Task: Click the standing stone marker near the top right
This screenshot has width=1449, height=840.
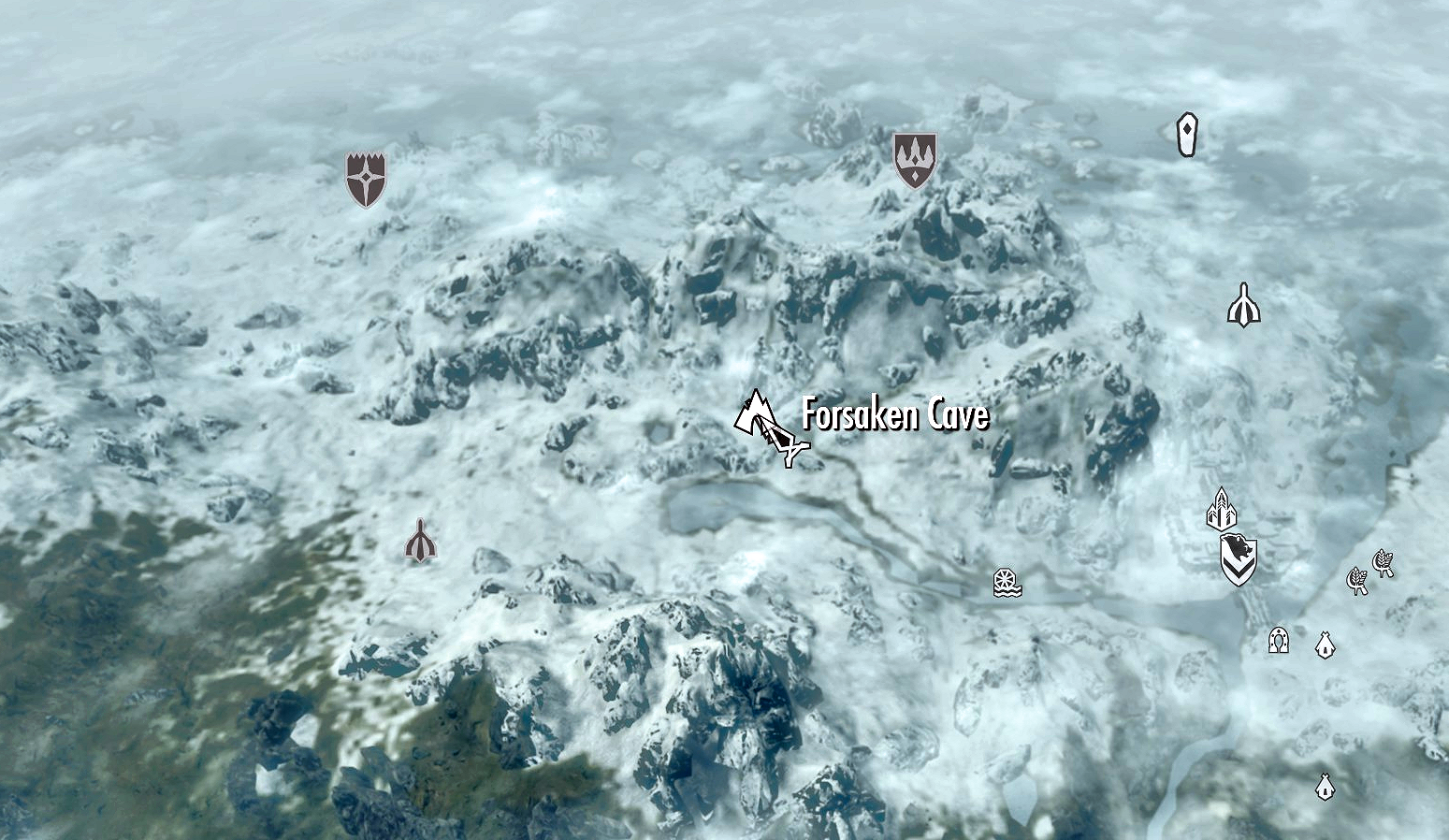Action: click(1186, 134)
